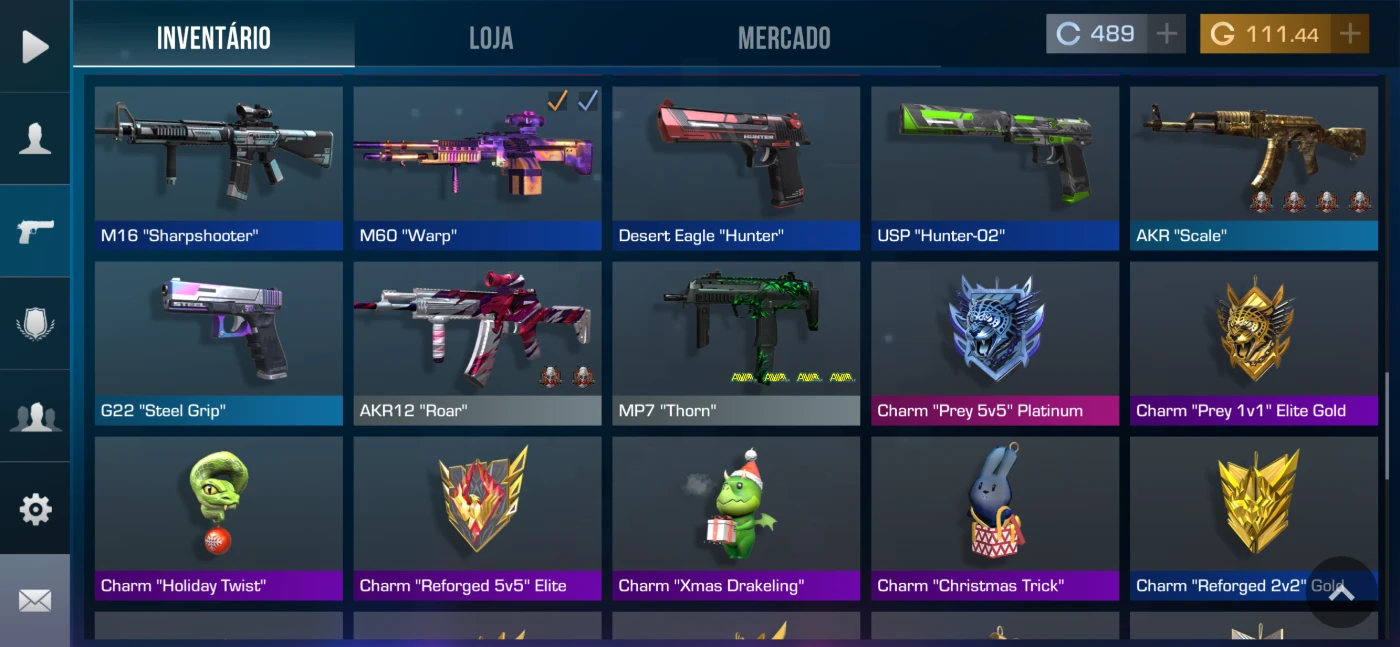The height and width of the screenshot is (647, 1400).
Task: Switch to the Loja tab
Action: (x=491, y=38)
